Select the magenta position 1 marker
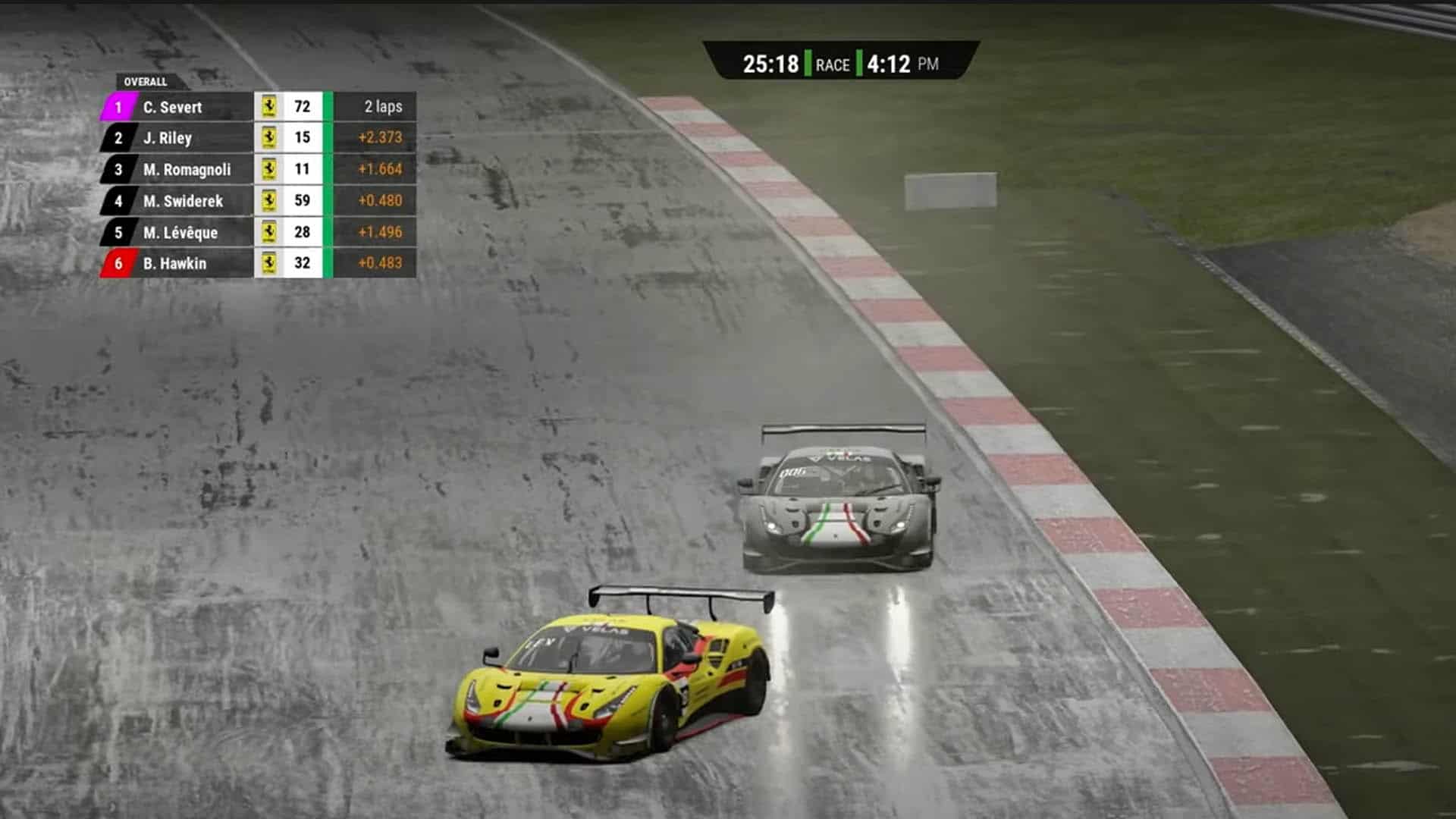This screenshot has height=819, width=1456. click(x=118, y=107)
